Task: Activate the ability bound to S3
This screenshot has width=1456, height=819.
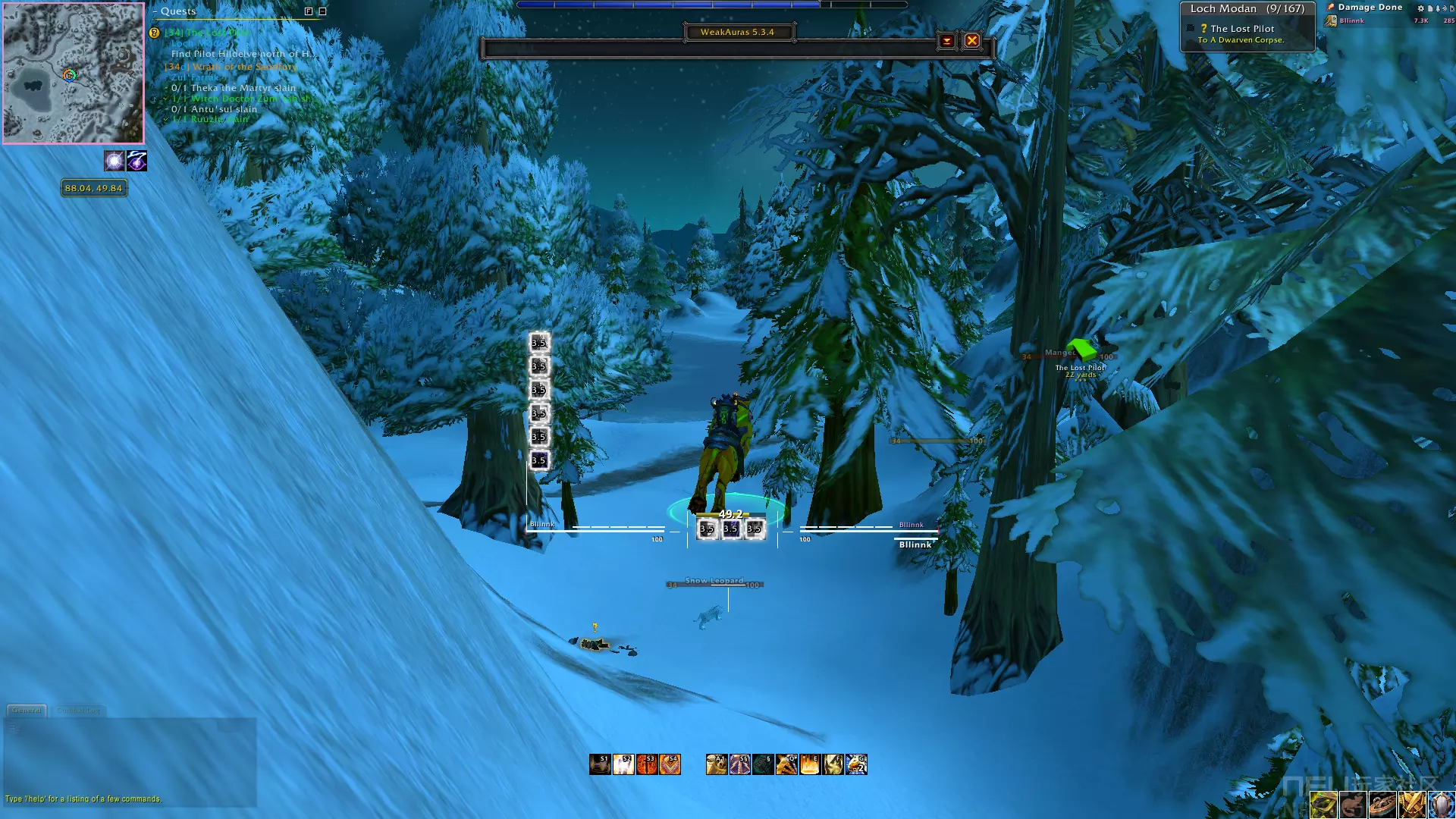Action: coord(647,764)
